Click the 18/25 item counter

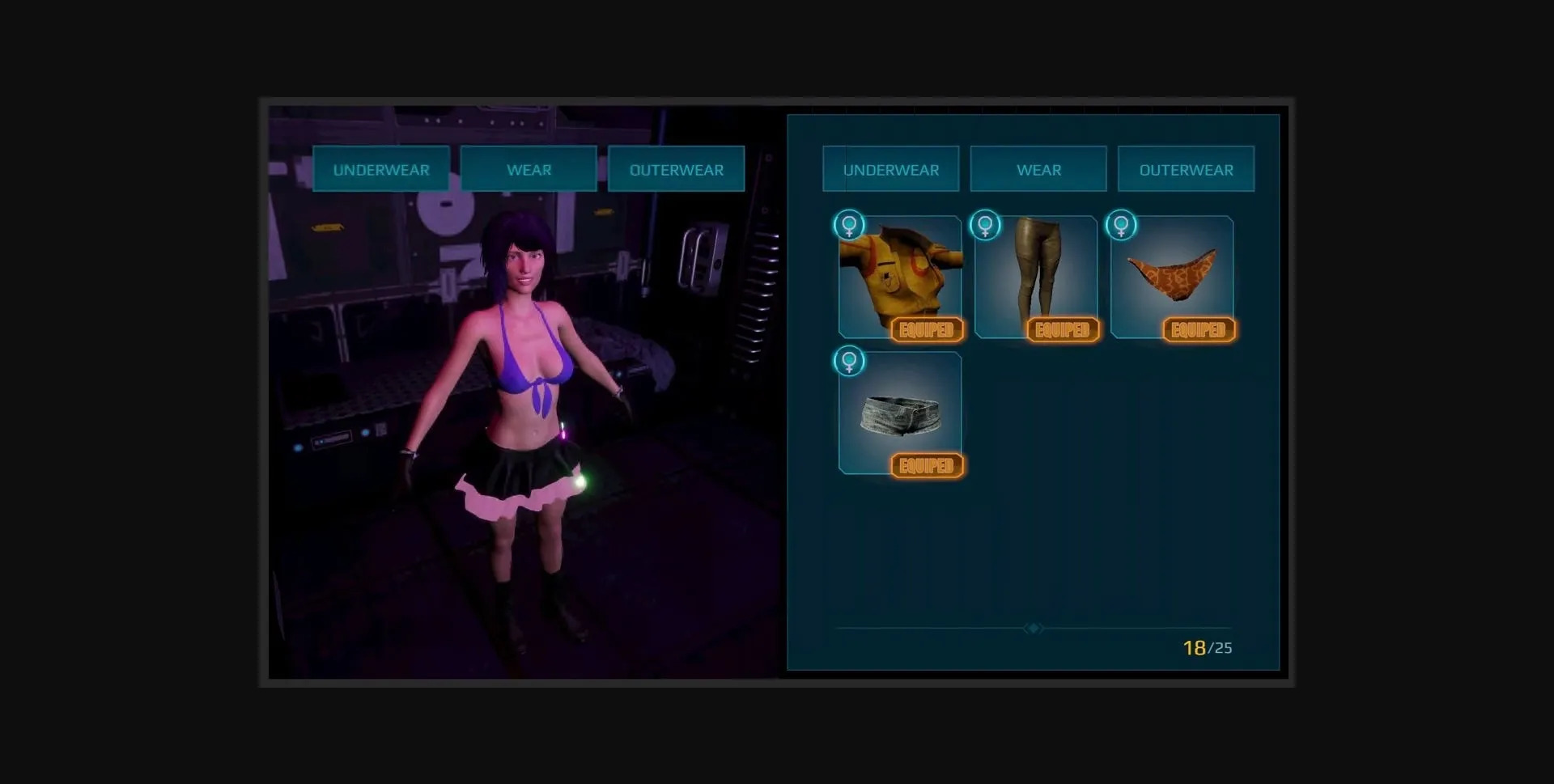(1208, 647)
